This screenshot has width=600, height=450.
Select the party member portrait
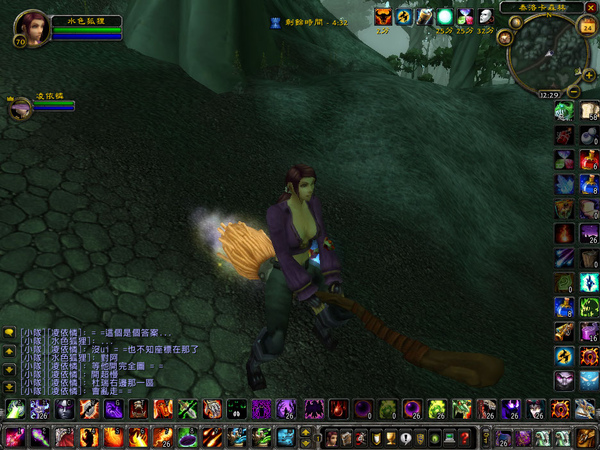tap(20, 108)
